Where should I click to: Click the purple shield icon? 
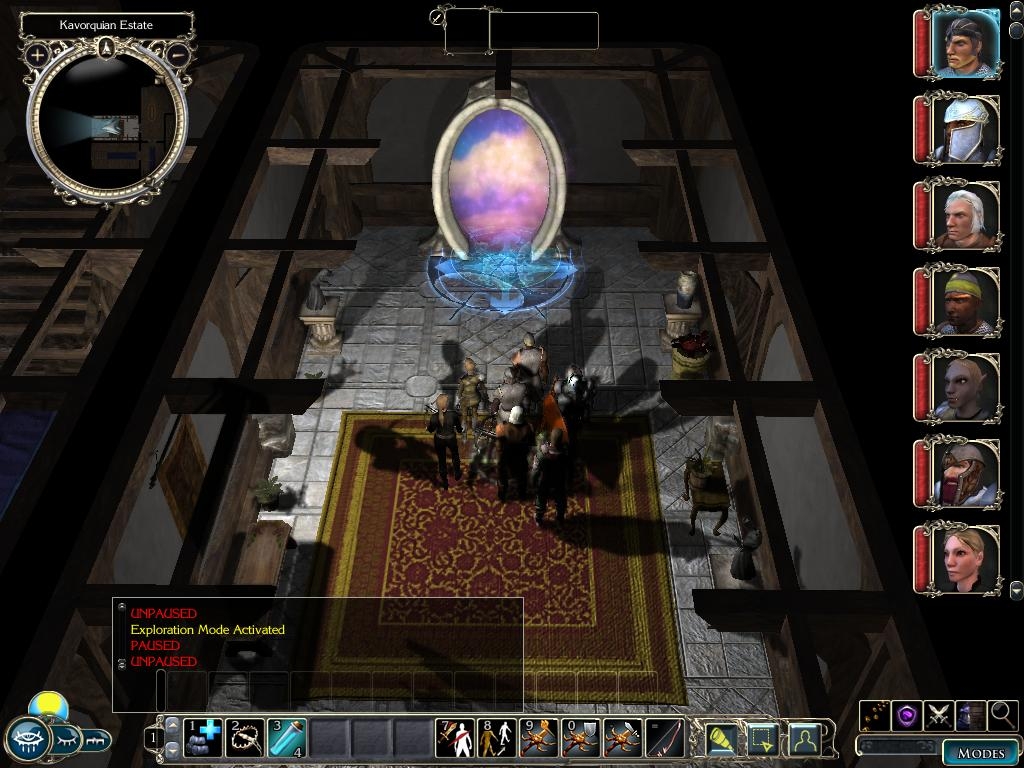coord(907,715)
